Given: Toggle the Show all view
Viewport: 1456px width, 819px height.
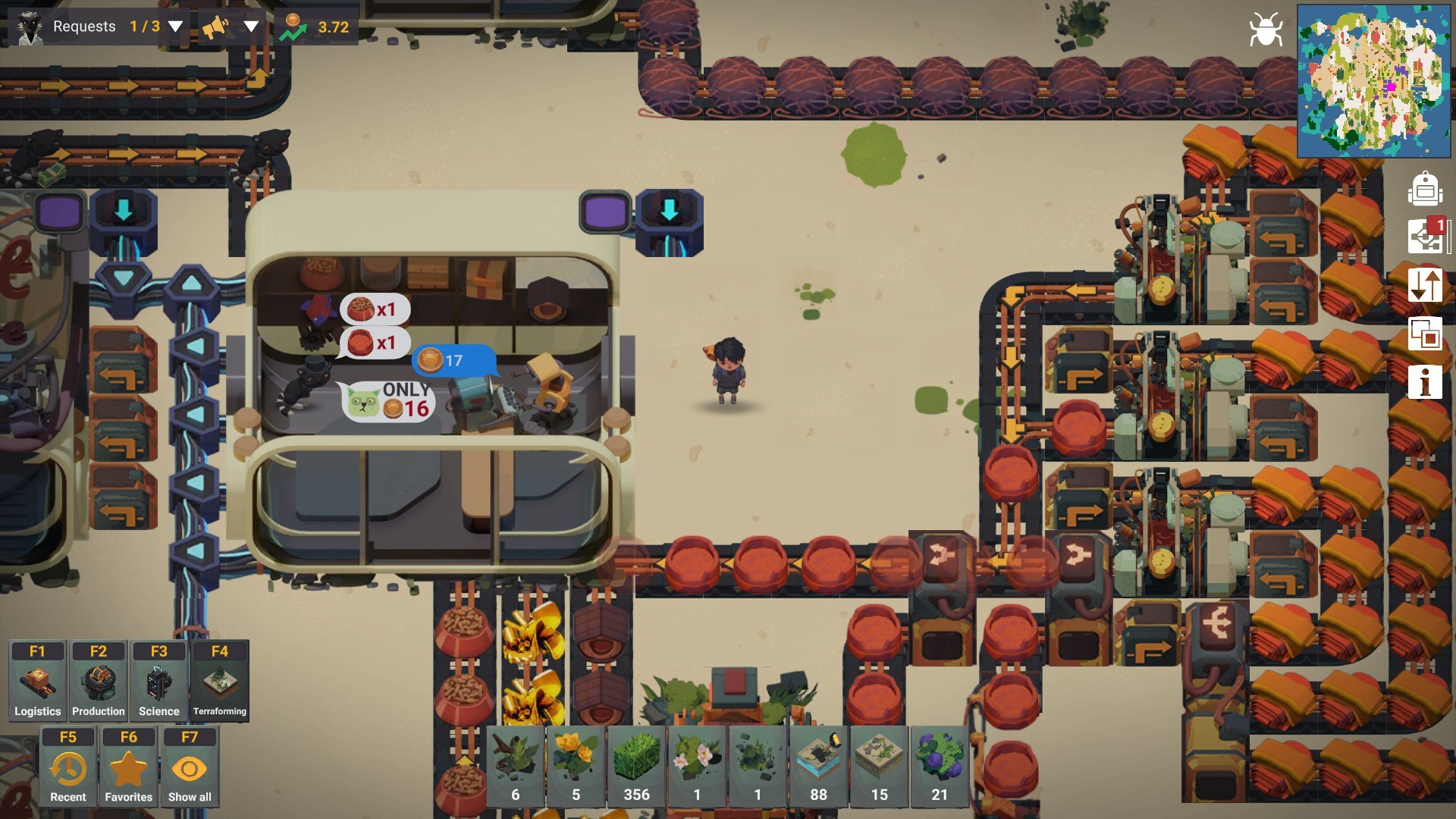Looking at the screenshot, I should (189, 767).
